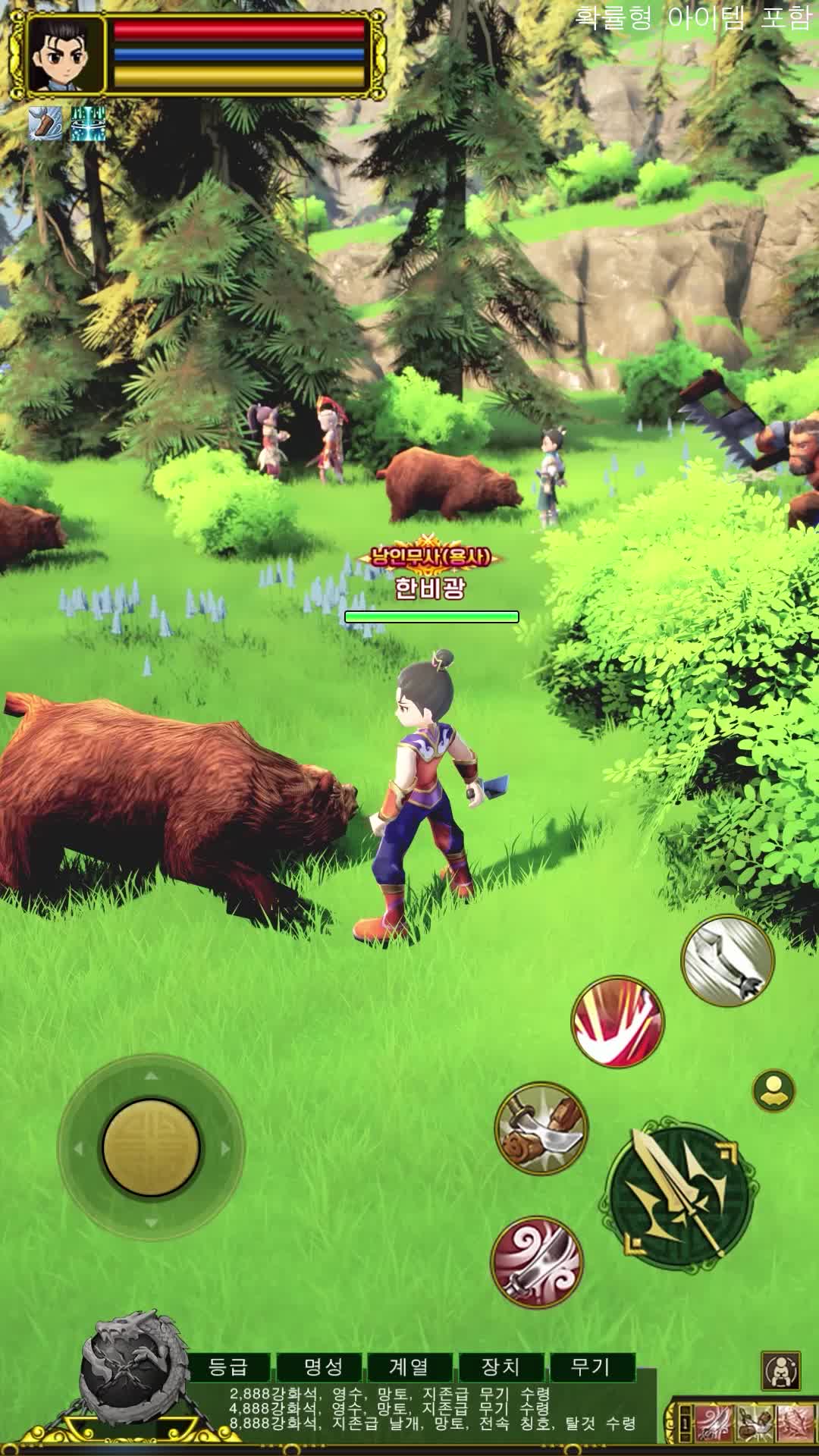Switch to the 장치 tab

pyautogui.click(x=500, y=1367)
